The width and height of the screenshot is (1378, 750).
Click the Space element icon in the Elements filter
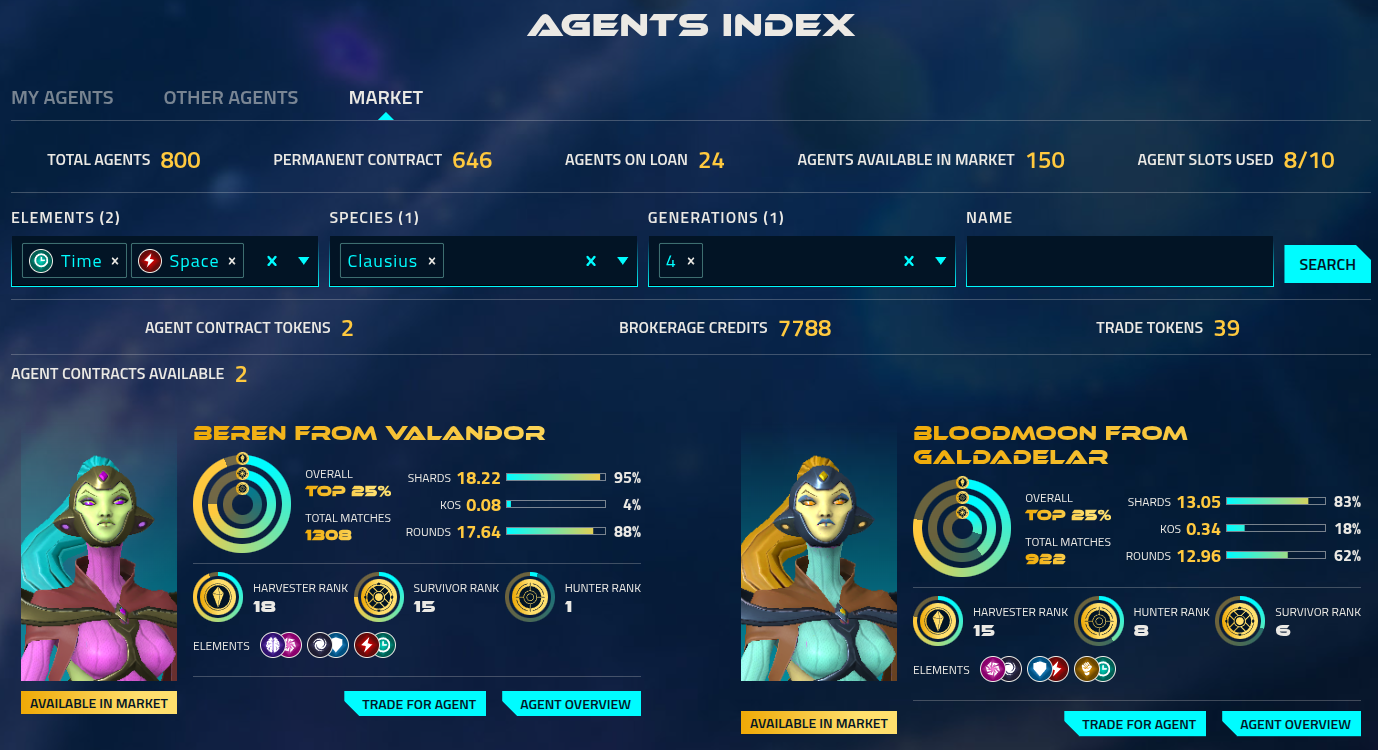tap(148, 260)
